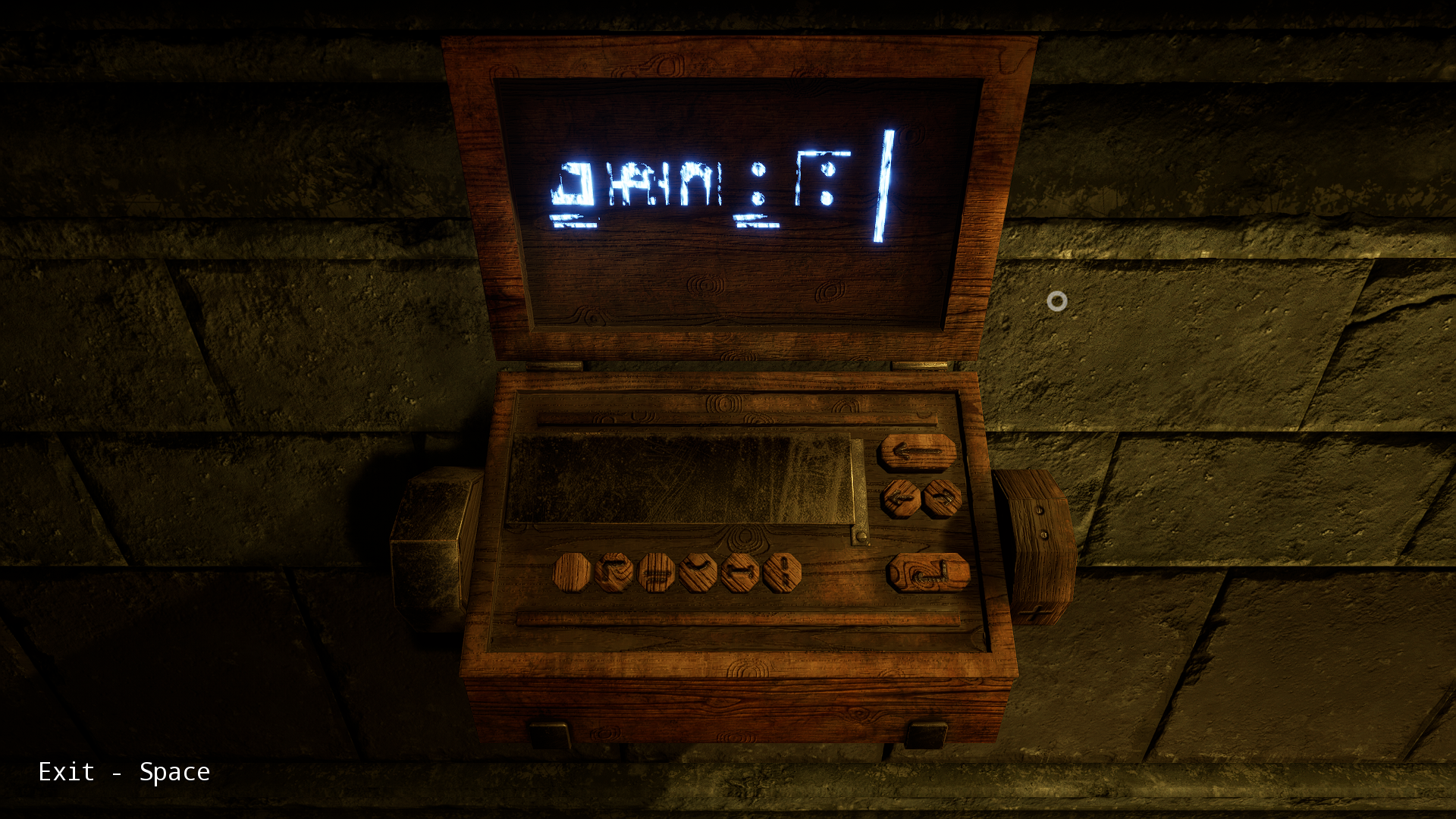Insert the vertical dotted line glyph
1456x819 pixels.
[782, 572]
